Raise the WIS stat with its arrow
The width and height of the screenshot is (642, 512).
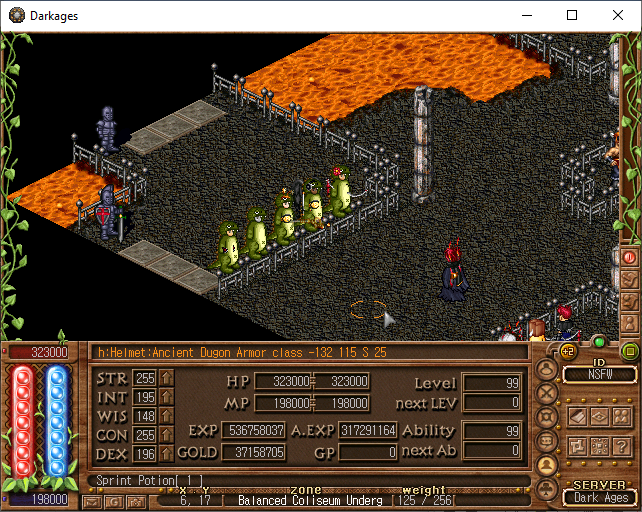(x=167, y=417)
